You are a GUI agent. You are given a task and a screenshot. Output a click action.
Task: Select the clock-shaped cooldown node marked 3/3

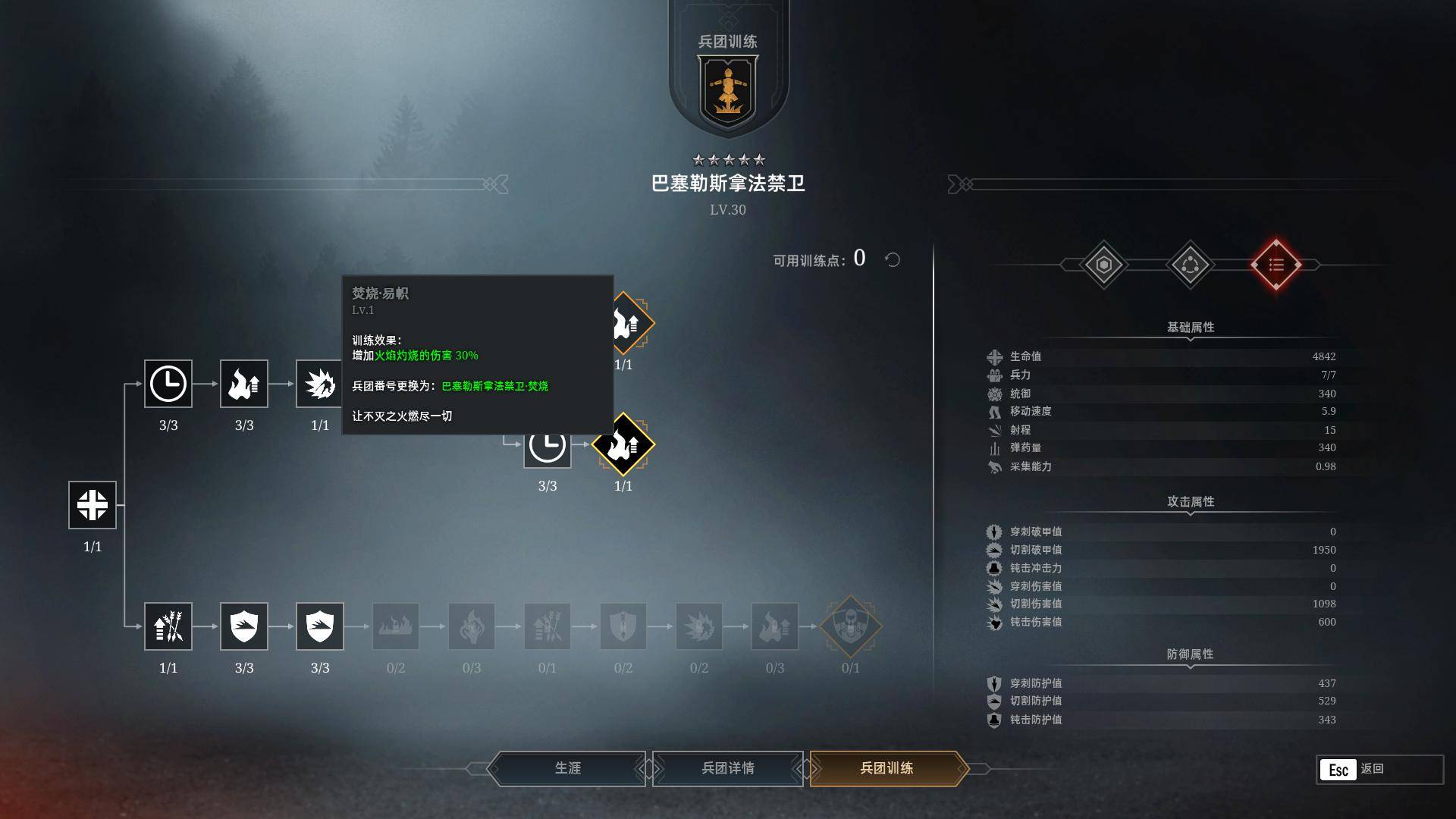pyautogui.click(x=168, y=385)
